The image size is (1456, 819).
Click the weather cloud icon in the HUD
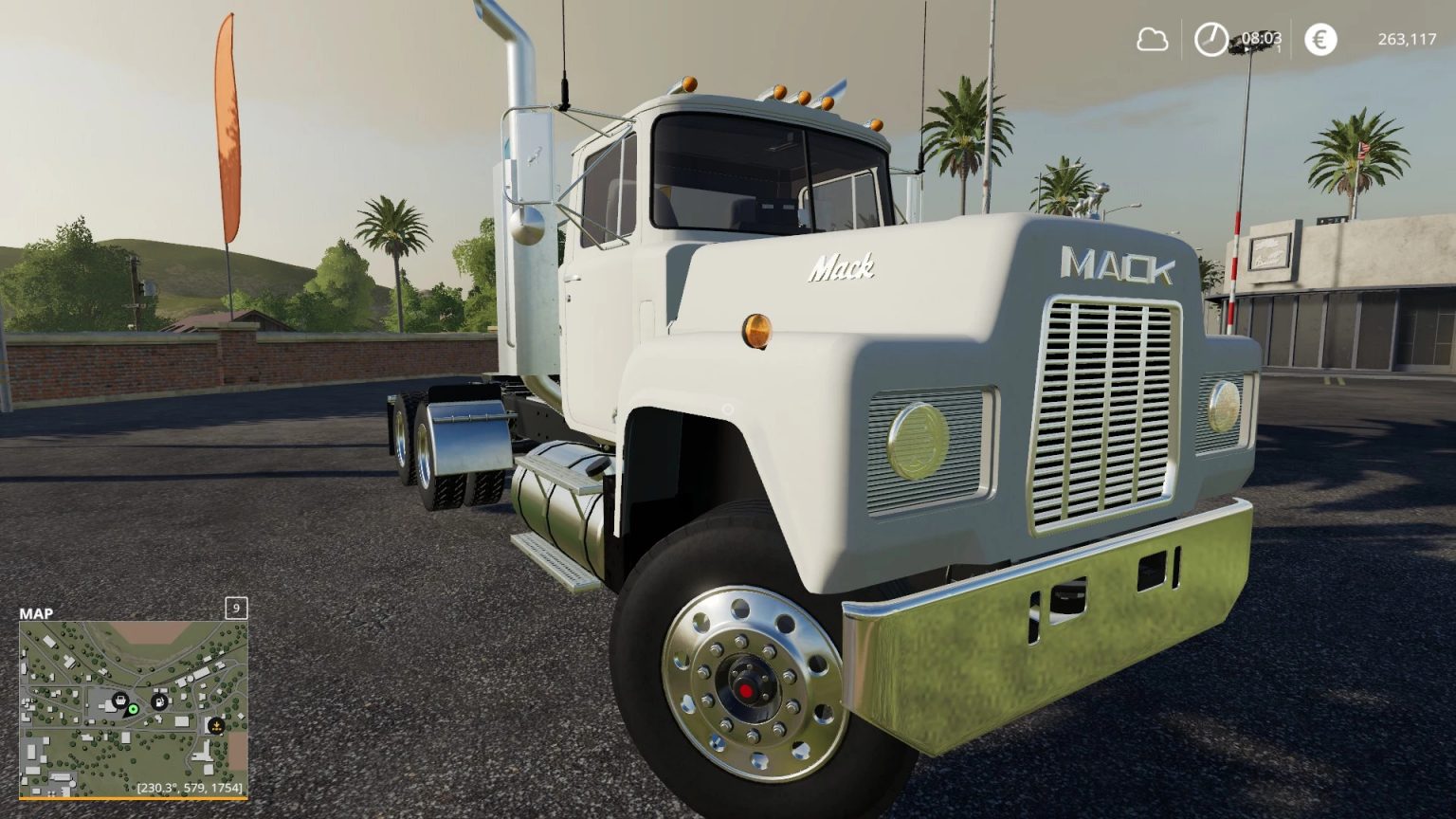1154,40
